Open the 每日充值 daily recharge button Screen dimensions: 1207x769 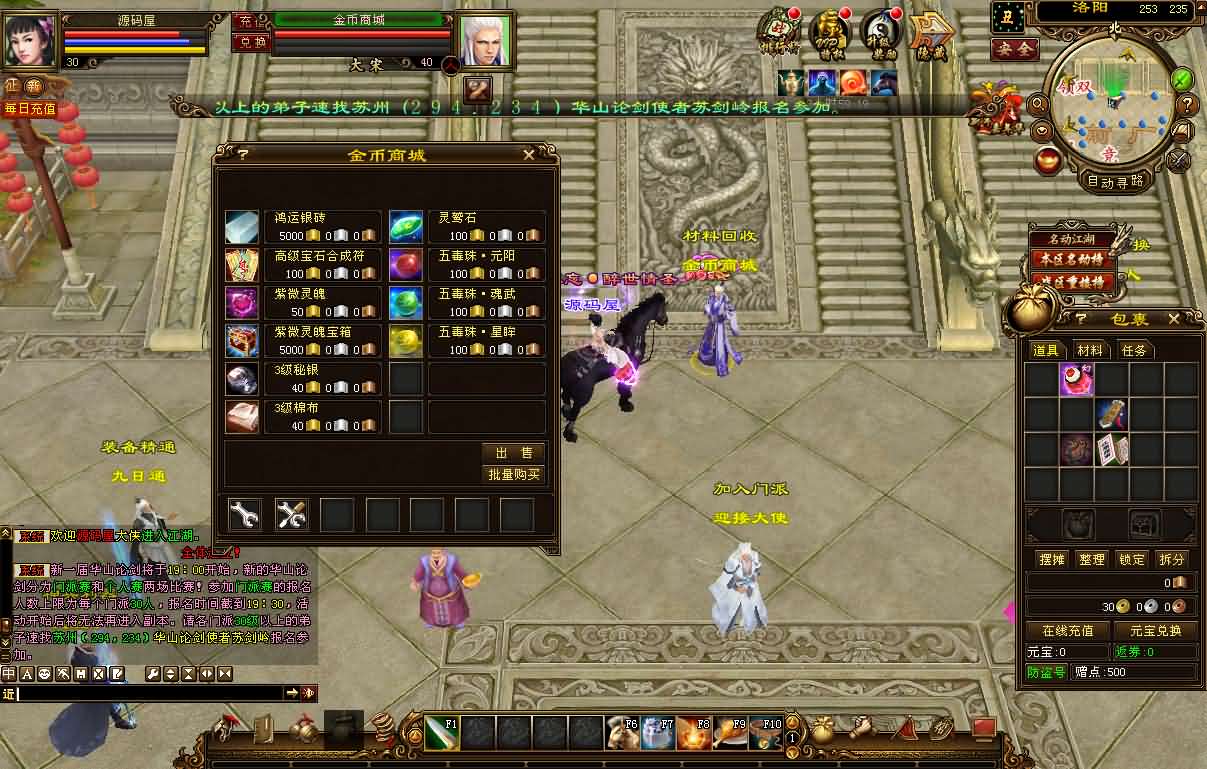(x=29, y=109)
